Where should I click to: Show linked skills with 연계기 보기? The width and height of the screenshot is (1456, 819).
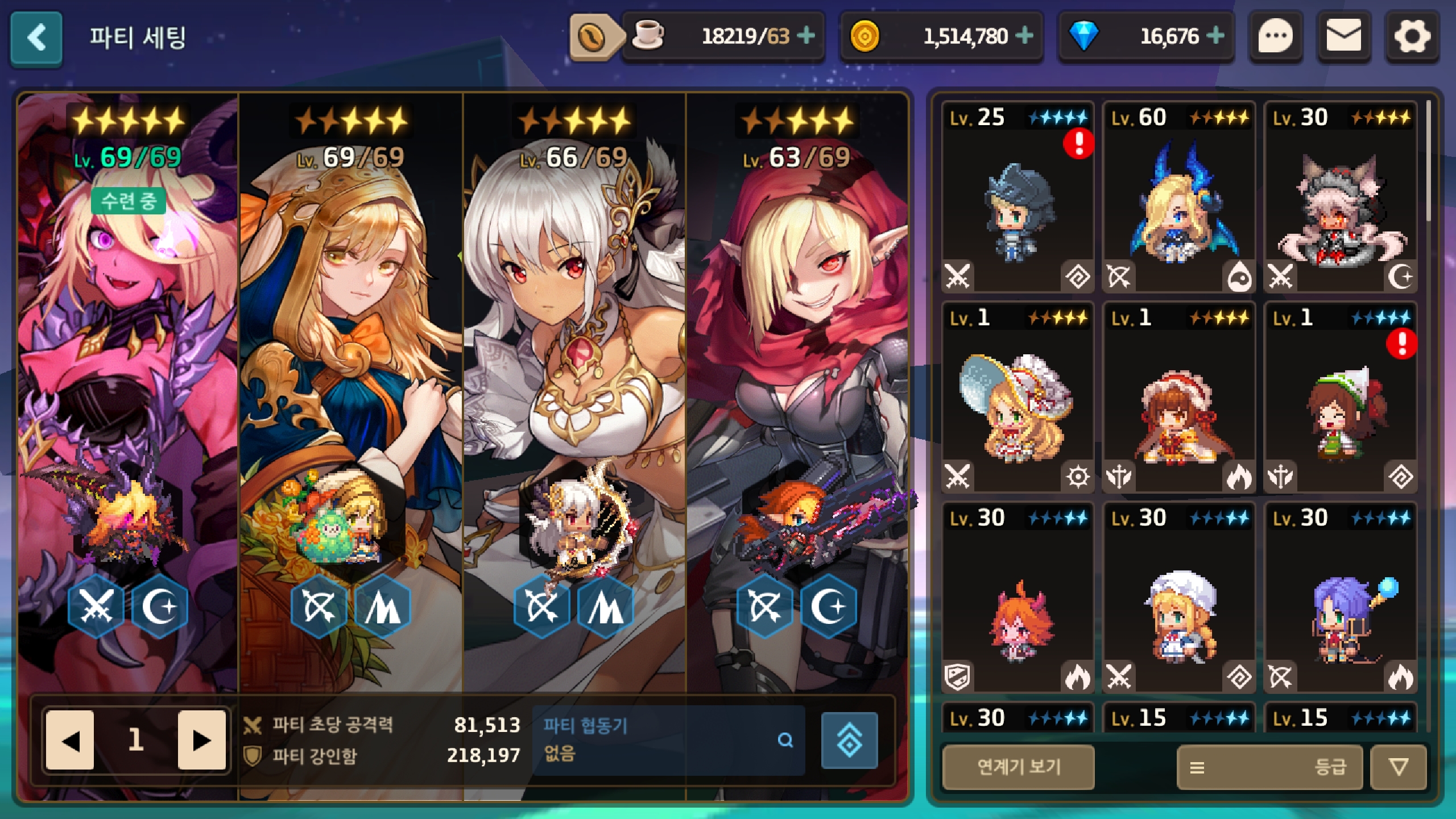[1018, 767]
